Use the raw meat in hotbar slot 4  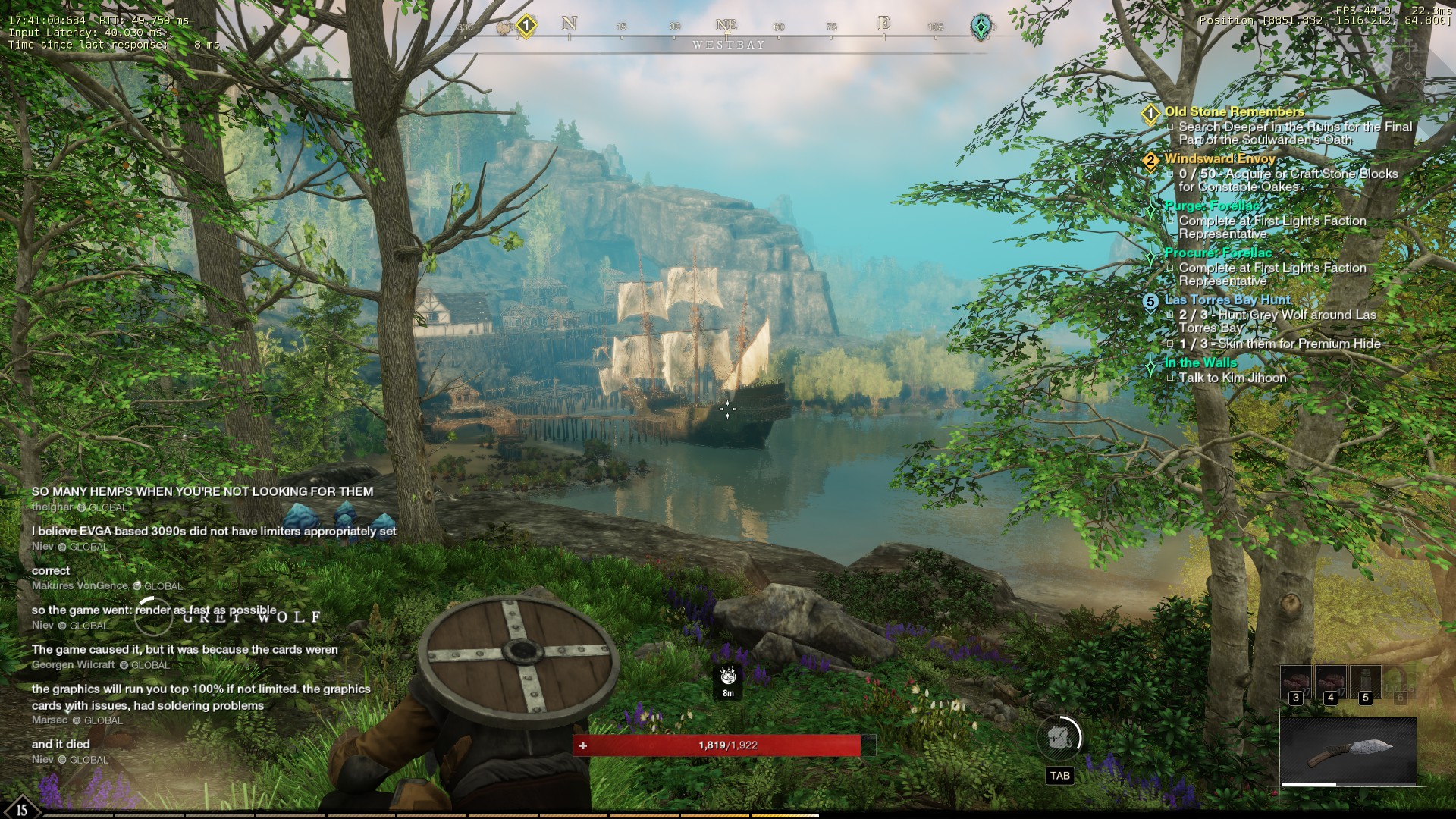click(x=1330, y=682)
